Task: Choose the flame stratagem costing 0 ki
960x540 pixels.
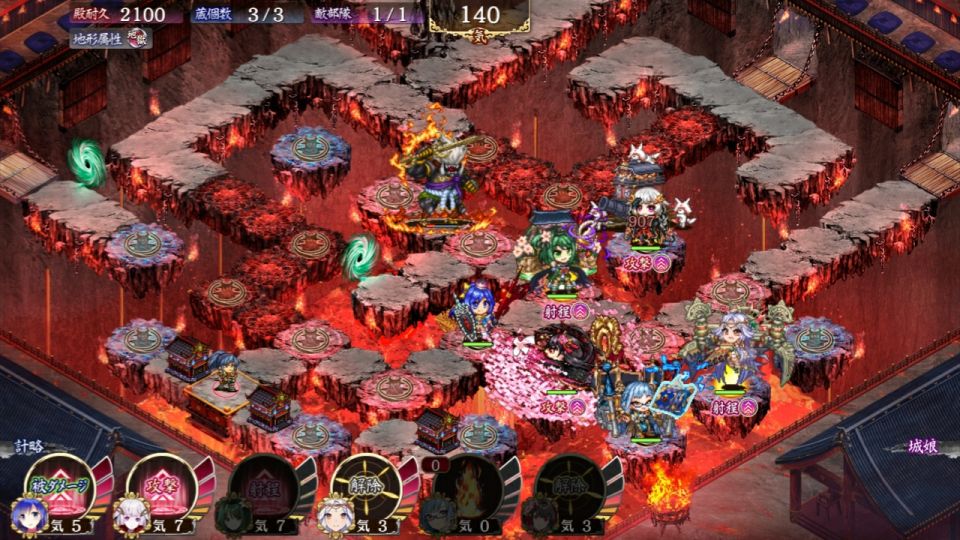Action: pos(466,488)
